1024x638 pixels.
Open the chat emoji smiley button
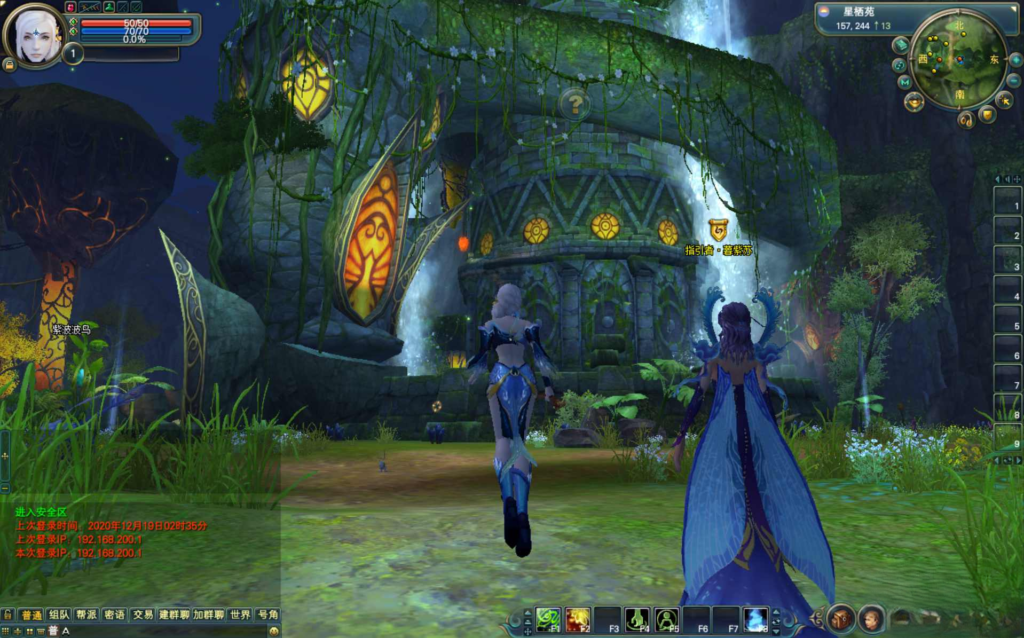[x=275, y=631]
